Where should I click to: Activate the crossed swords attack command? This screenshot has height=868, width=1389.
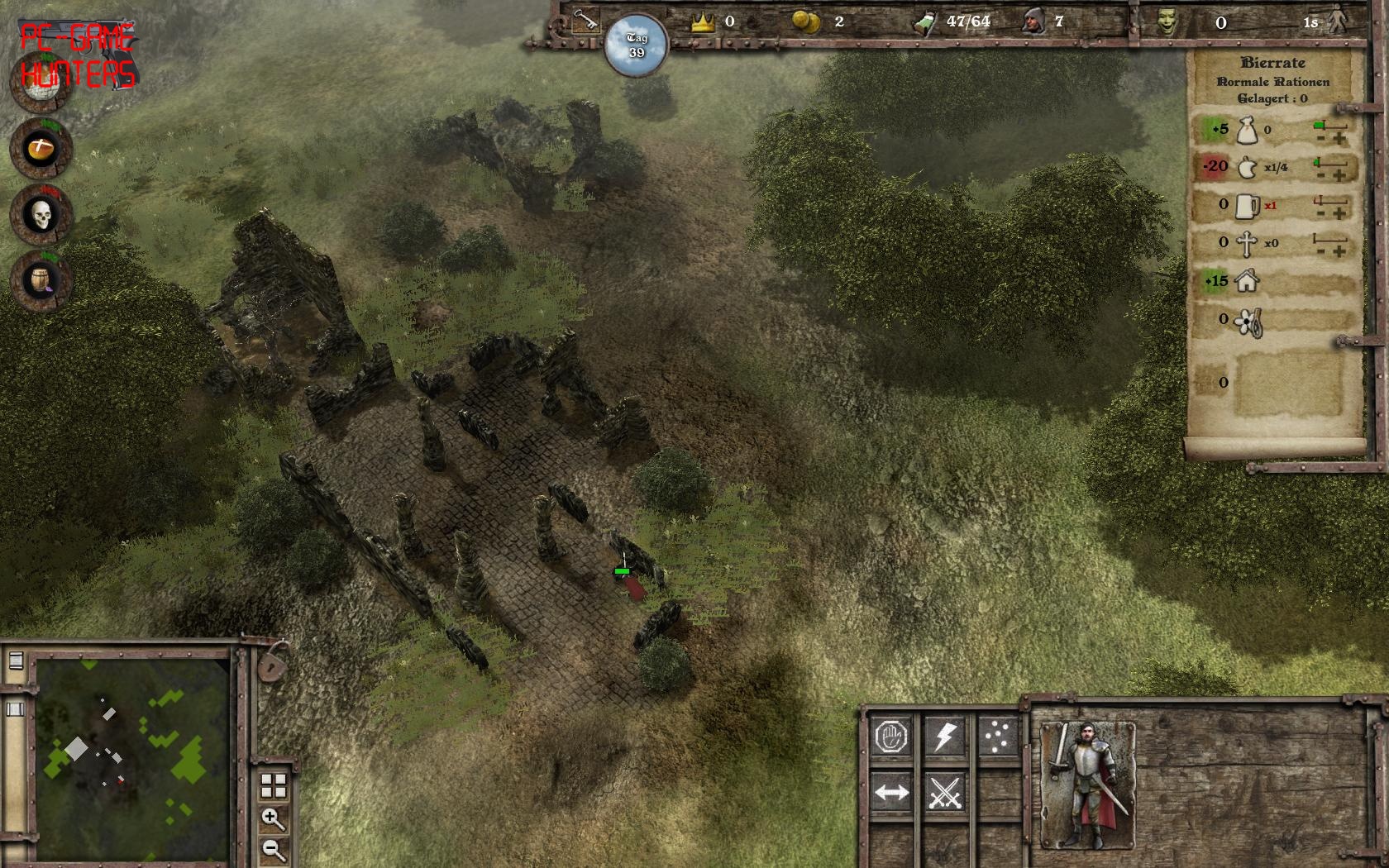tap(945, 793)
